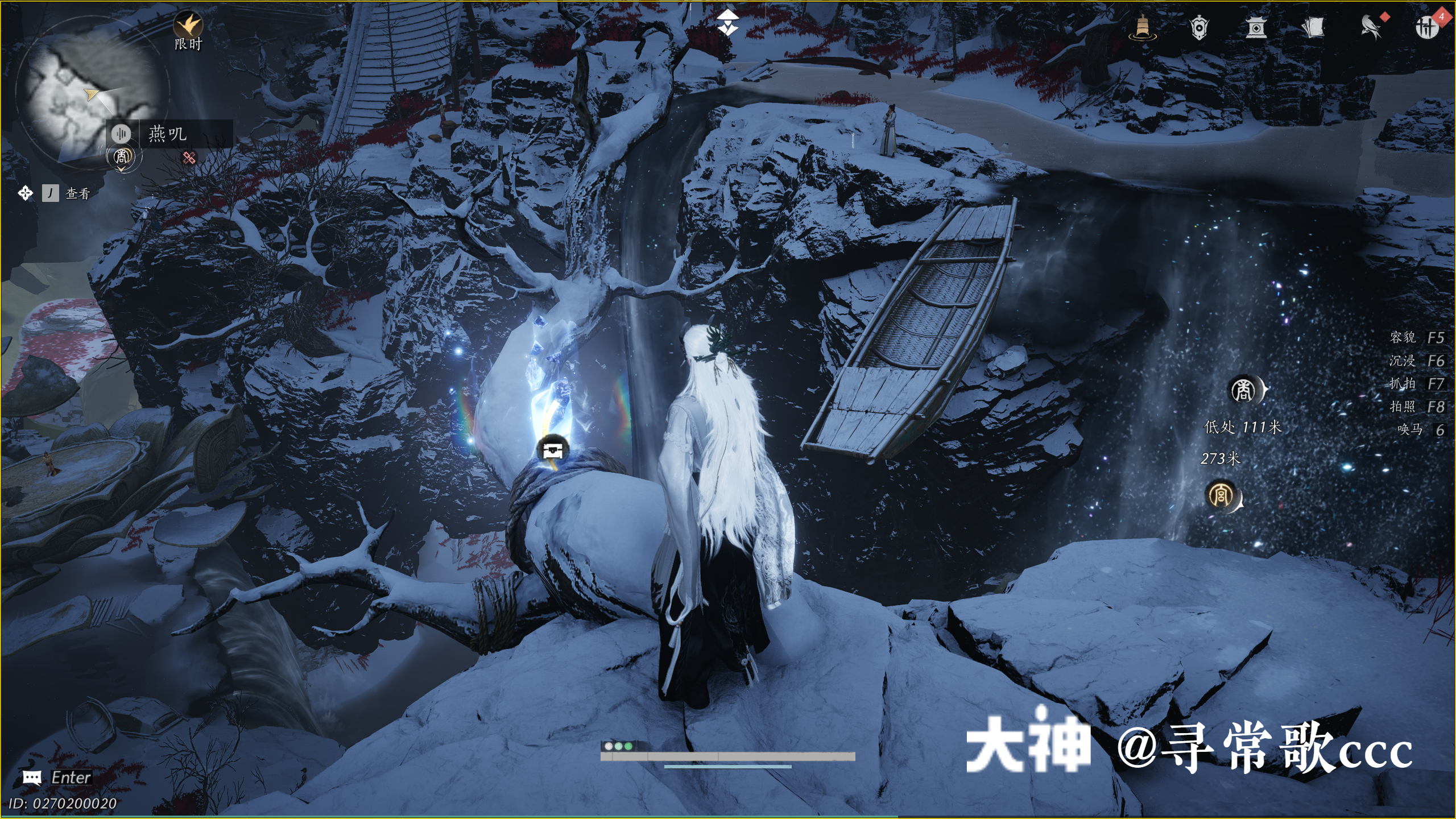Viewport: 1456px width, 819px height.
Task: Click the golden bell icon in top bar
Action: (1142, 27)
